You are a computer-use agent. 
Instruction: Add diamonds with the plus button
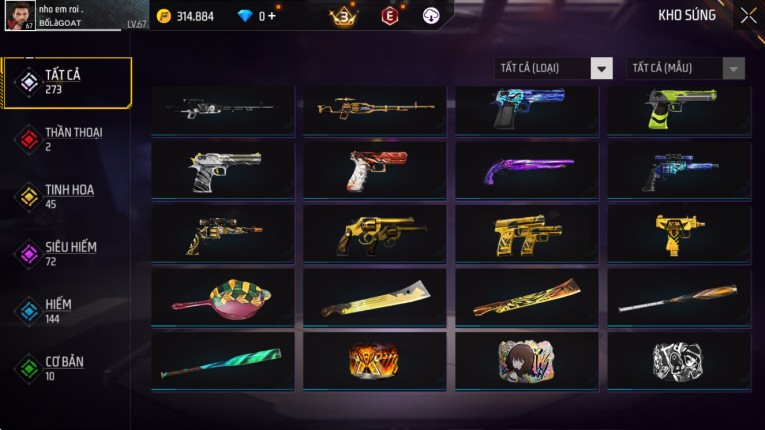[x=271, y=16]
